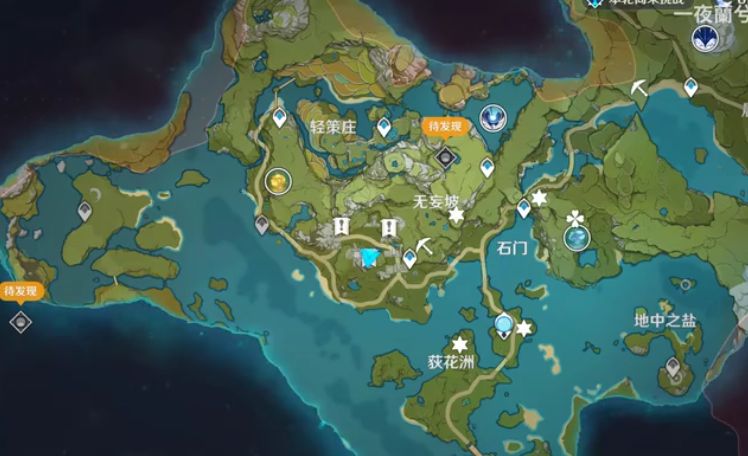Select the yellow round icon marker

[278, 181]
